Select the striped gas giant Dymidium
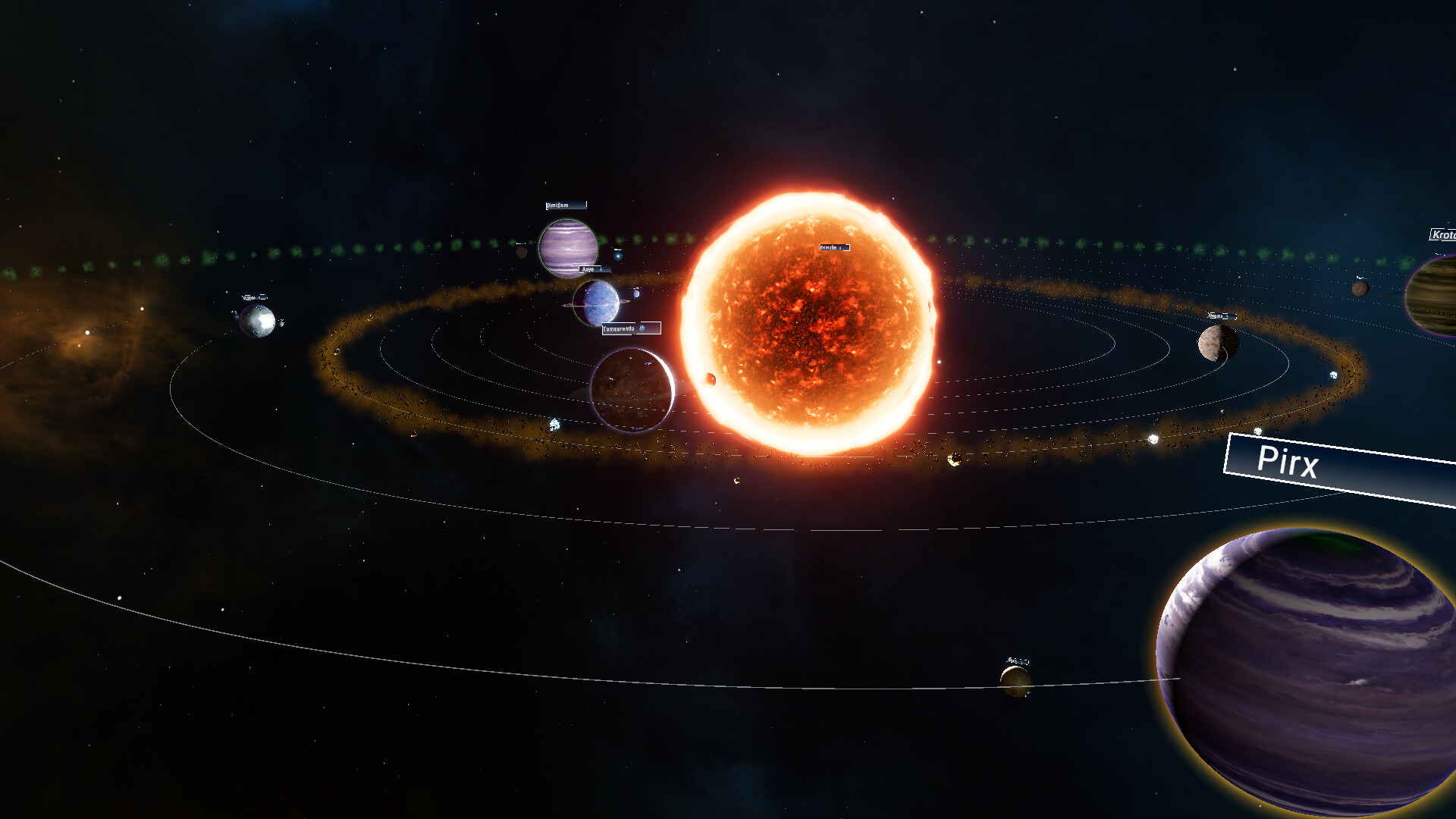 [567, 246]
